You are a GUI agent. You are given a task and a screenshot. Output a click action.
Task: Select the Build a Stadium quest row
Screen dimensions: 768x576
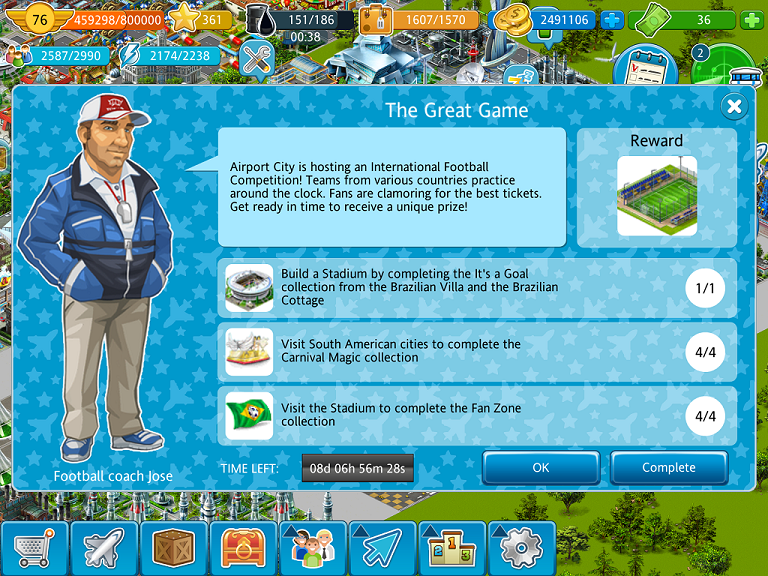pos(478,288)
